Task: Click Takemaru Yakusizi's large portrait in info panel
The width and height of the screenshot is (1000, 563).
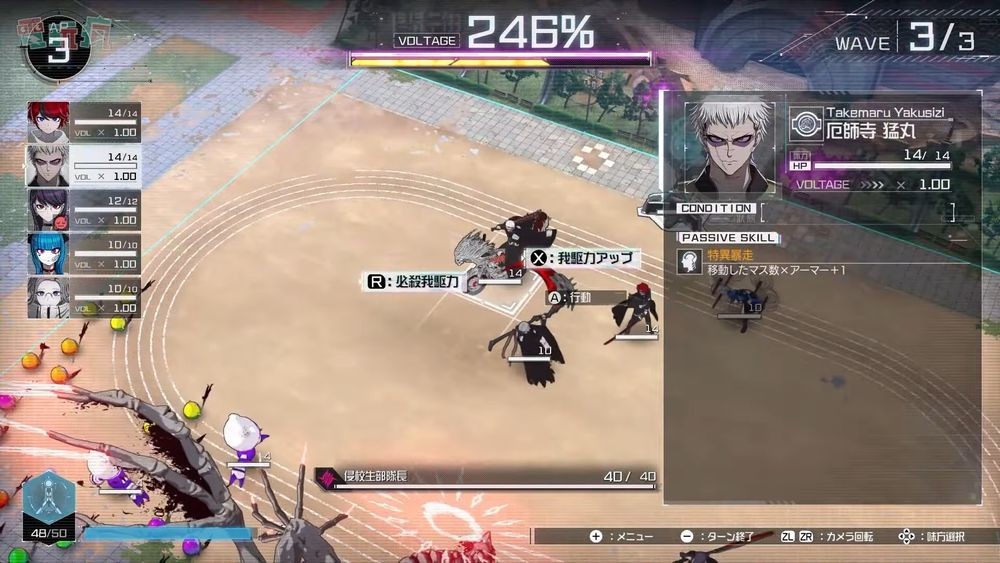Action: click(x=729, y=147)
